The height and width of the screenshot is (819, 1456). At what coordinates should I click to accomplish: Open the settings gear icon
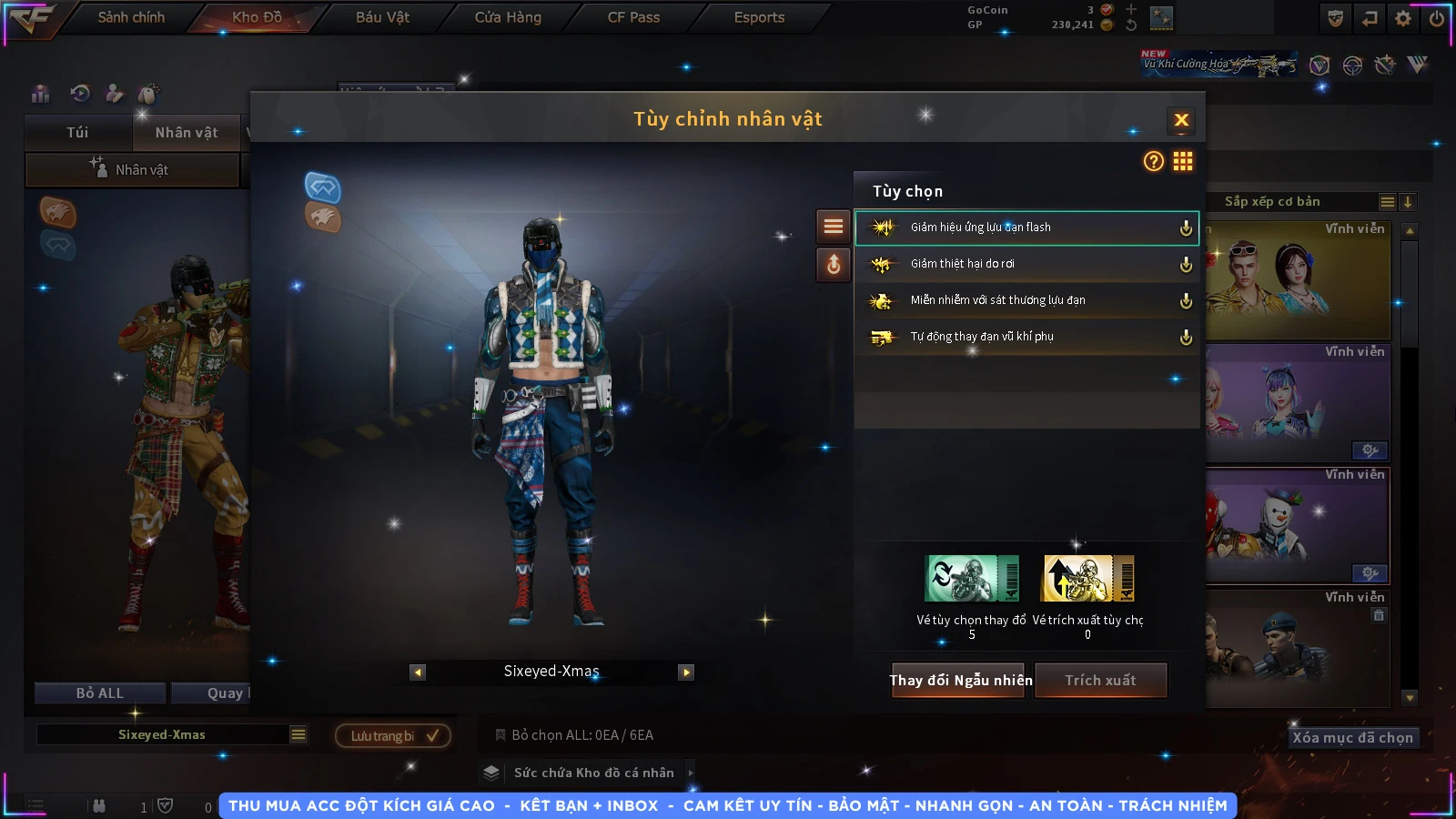click(x=1402, y=18)
